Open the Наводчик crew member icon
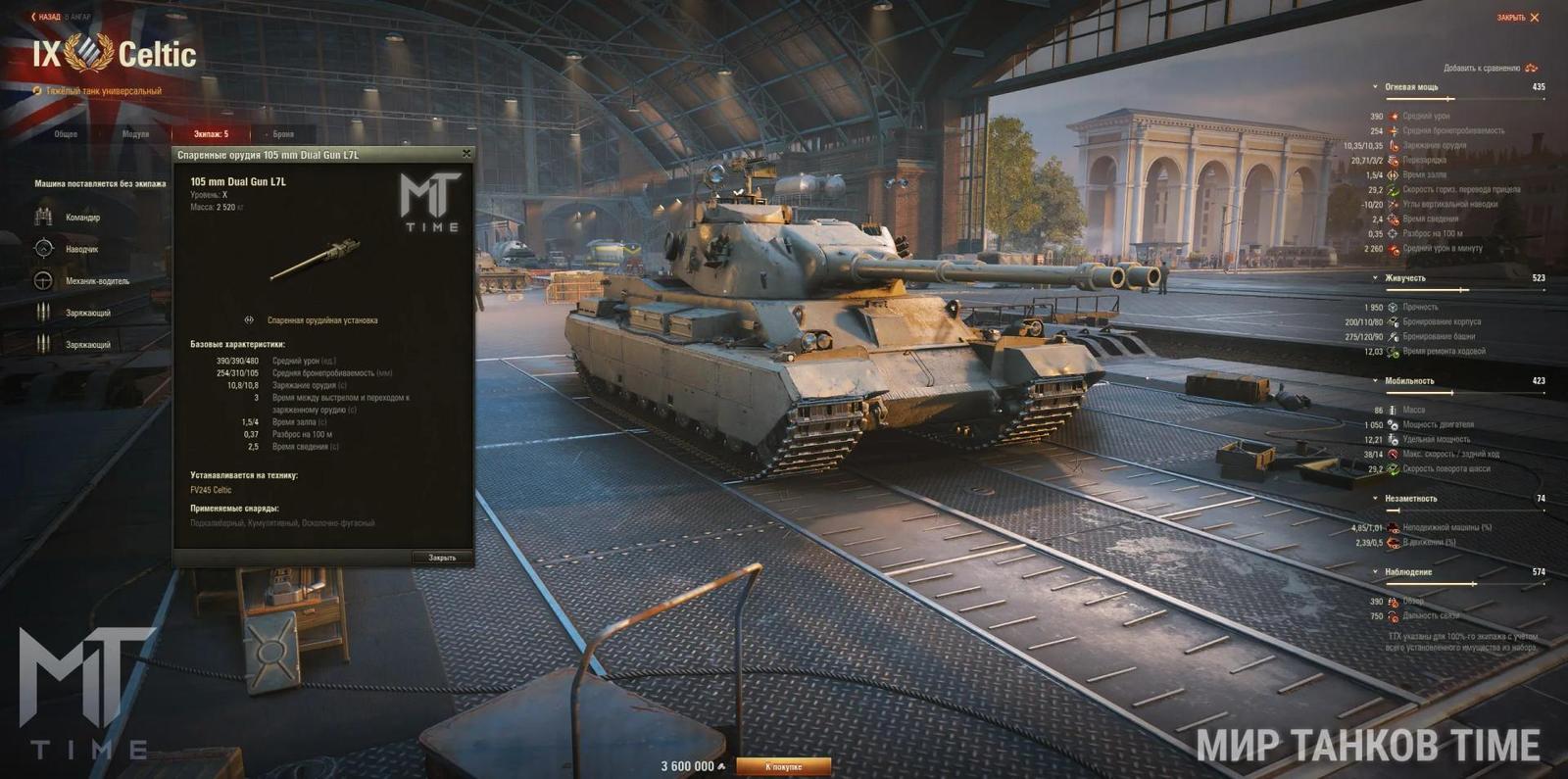This screenshot has width=1568, height=779. [42, 250]
